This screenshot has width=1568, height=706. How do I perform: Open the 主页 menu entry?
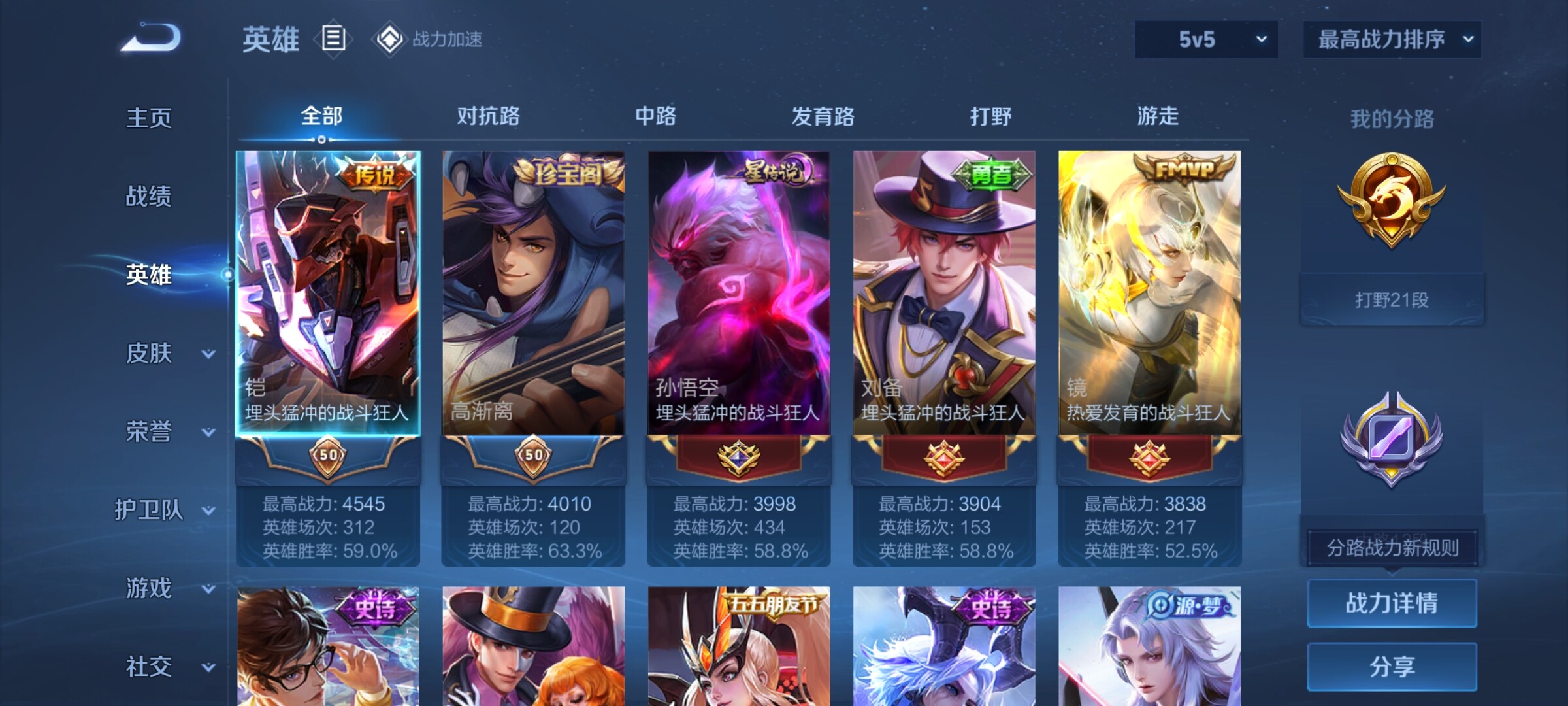point(149,118)
